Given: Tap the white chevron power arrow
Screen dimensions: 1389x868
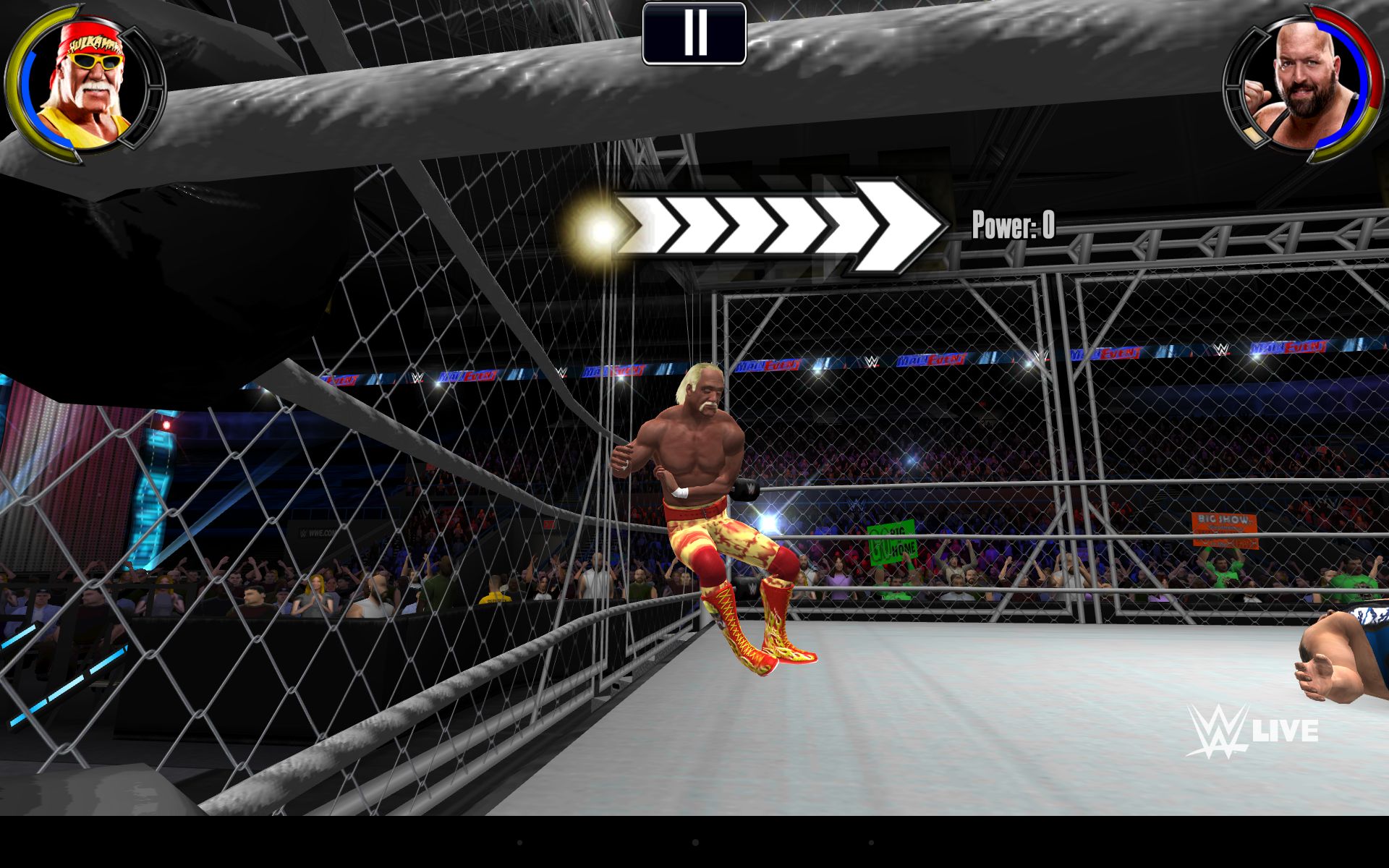Looking at the screenshot, I should 778,227.
